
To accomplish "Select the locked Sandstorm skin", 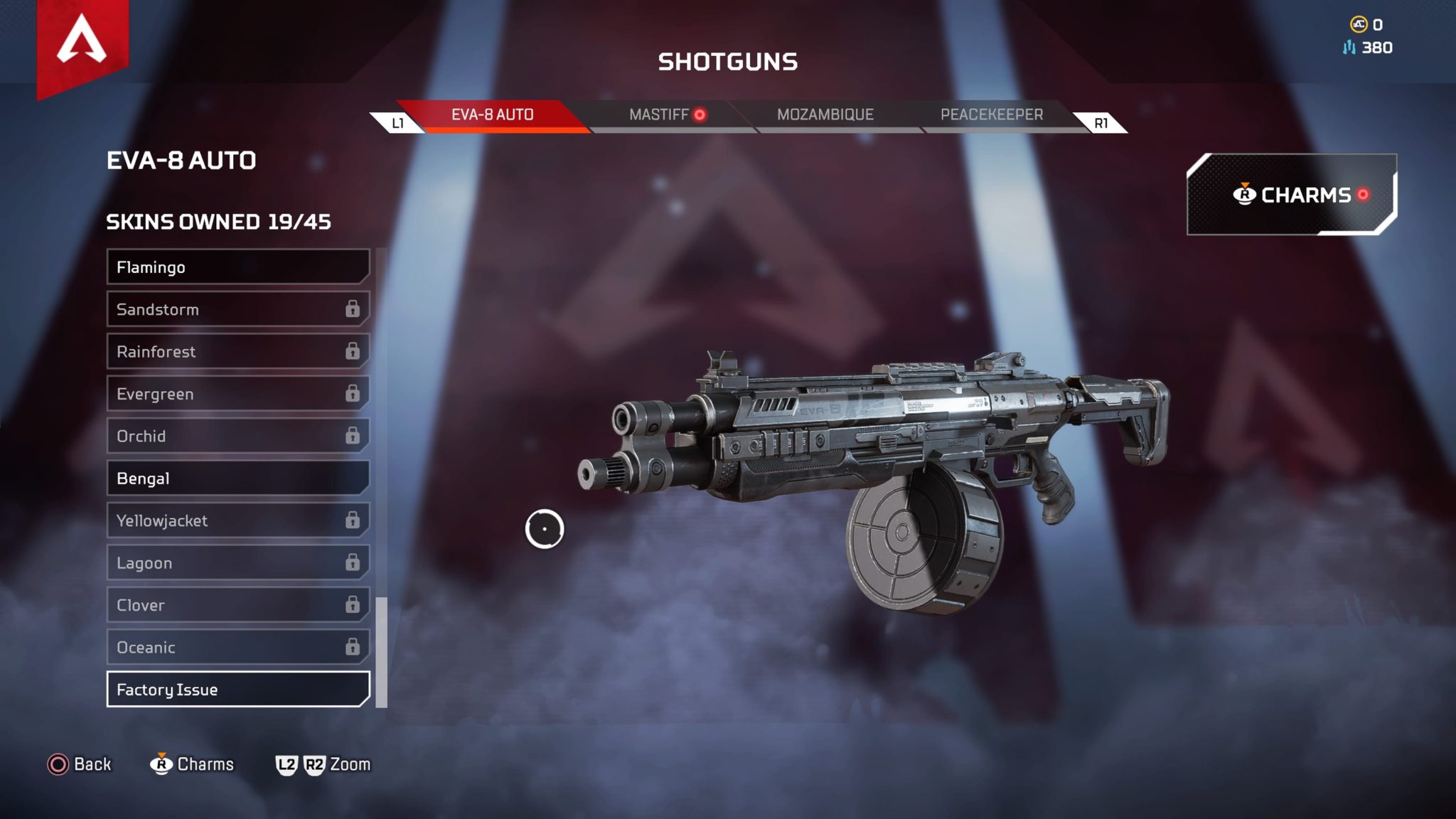I will 237,309.
